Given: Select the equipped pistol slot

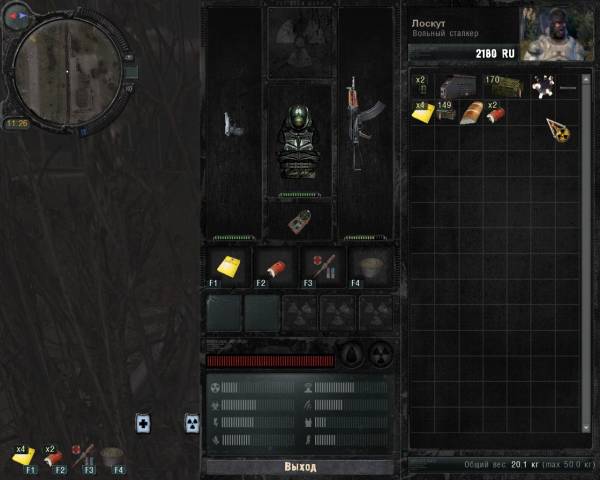Looking at the screenshot, I should click(232, 124).
